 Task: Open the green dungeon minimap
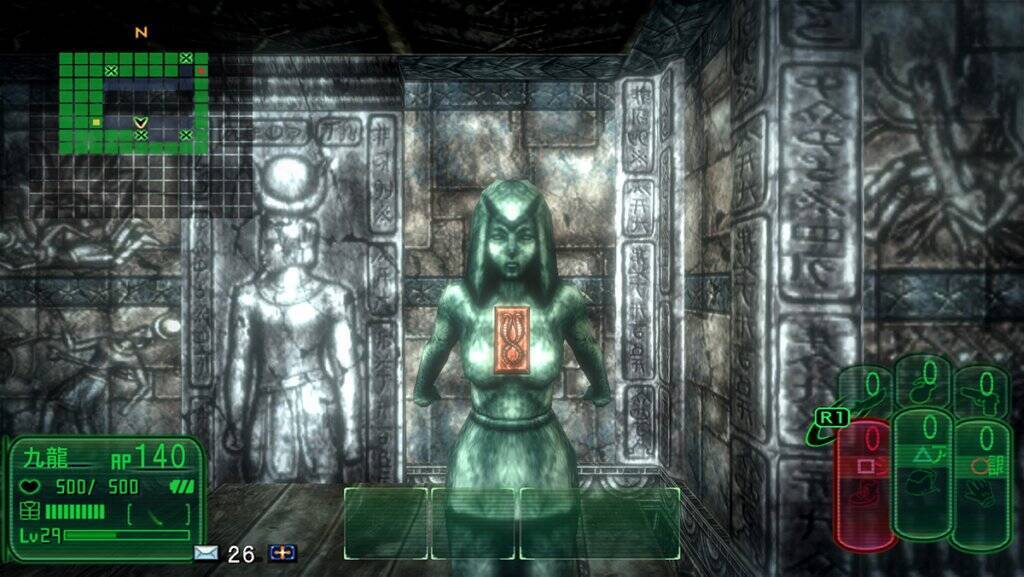(134, 103)
